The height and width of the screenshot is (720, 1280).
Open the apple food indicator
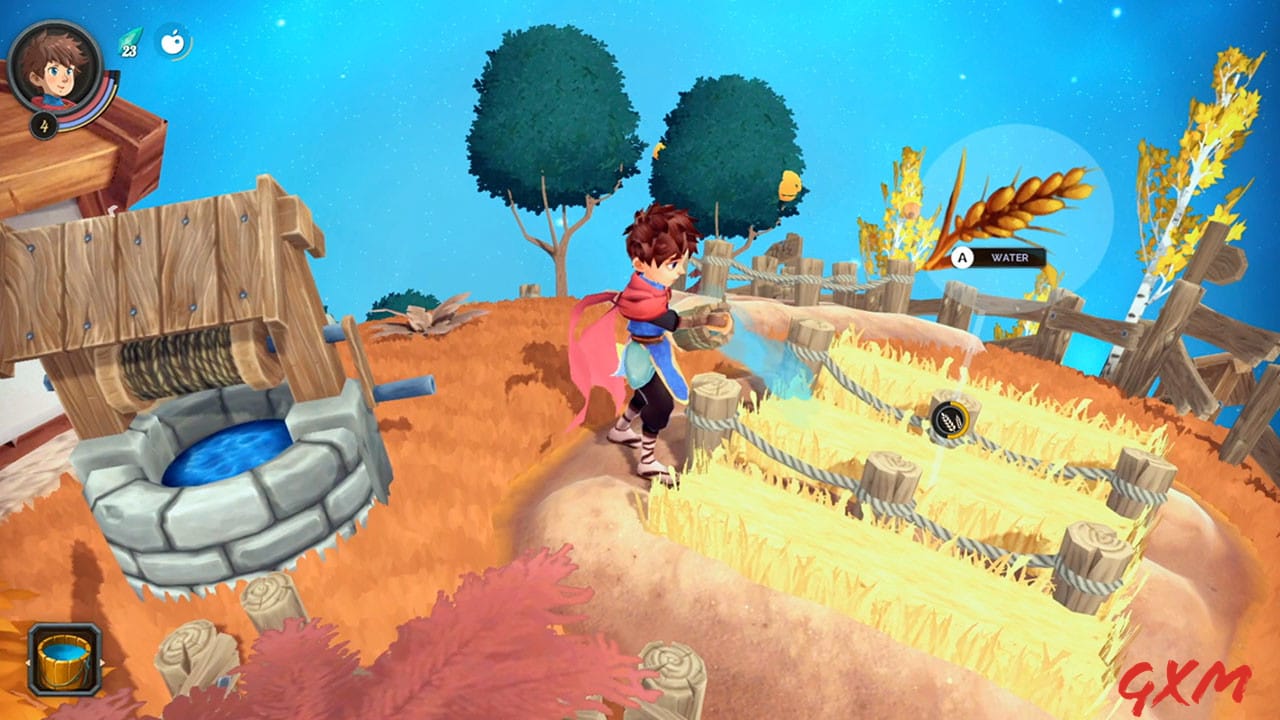[172, 42]
